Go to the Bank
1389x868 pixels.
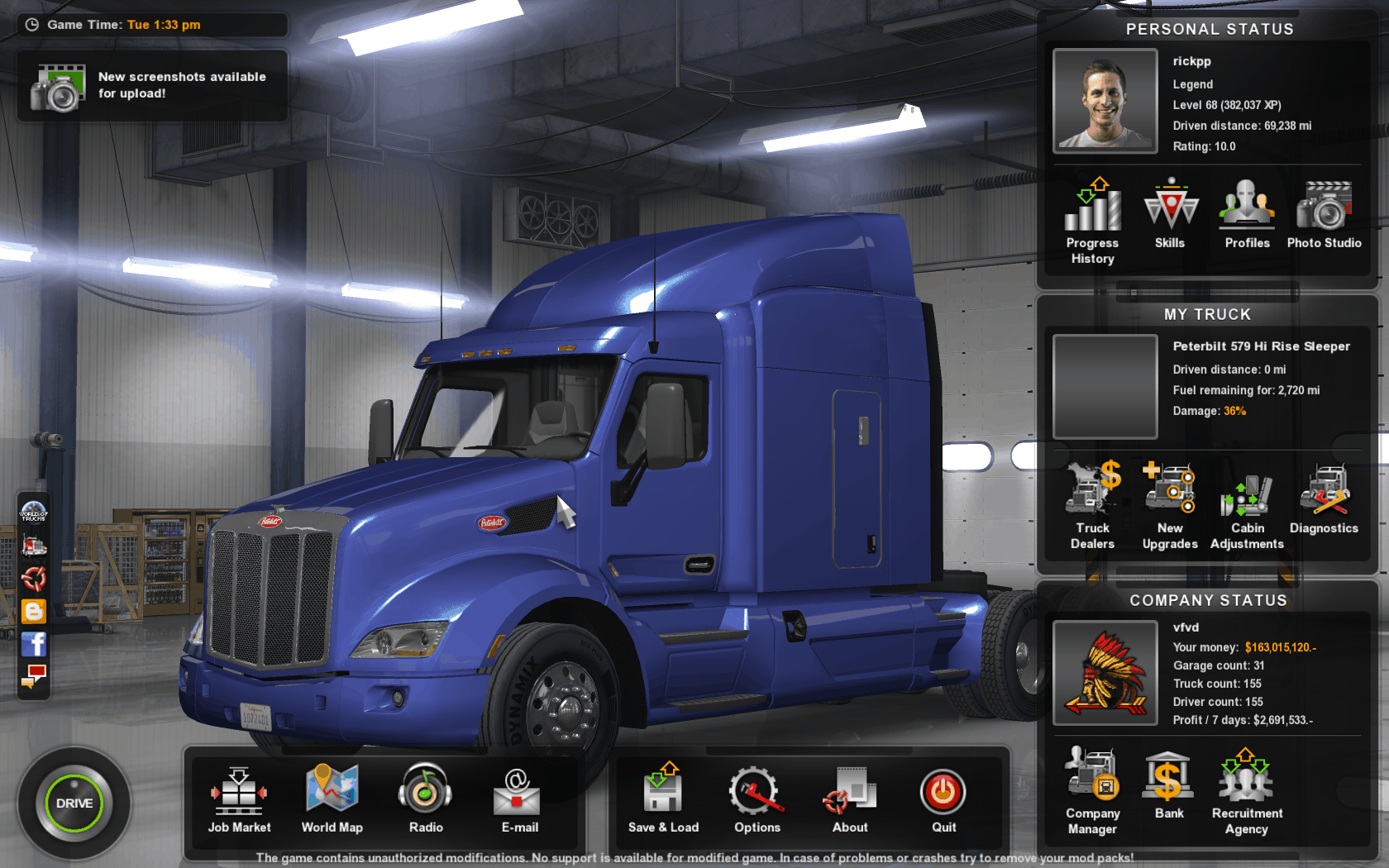coord(1169,784)
